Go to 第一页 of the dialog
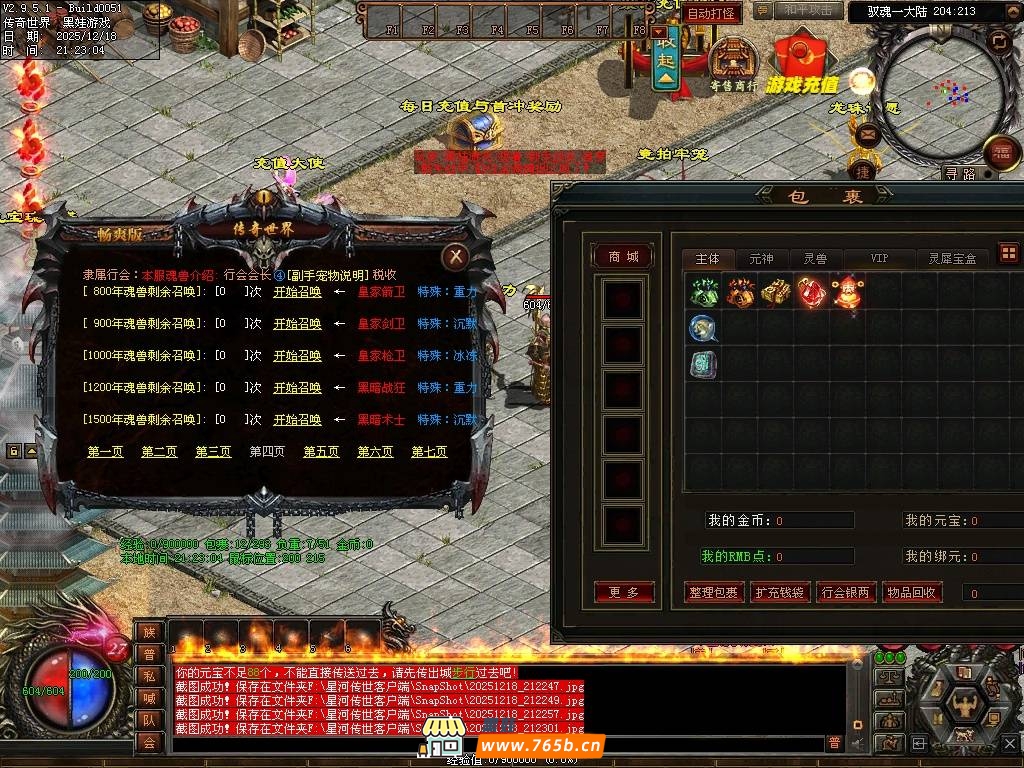 point(105,452)
